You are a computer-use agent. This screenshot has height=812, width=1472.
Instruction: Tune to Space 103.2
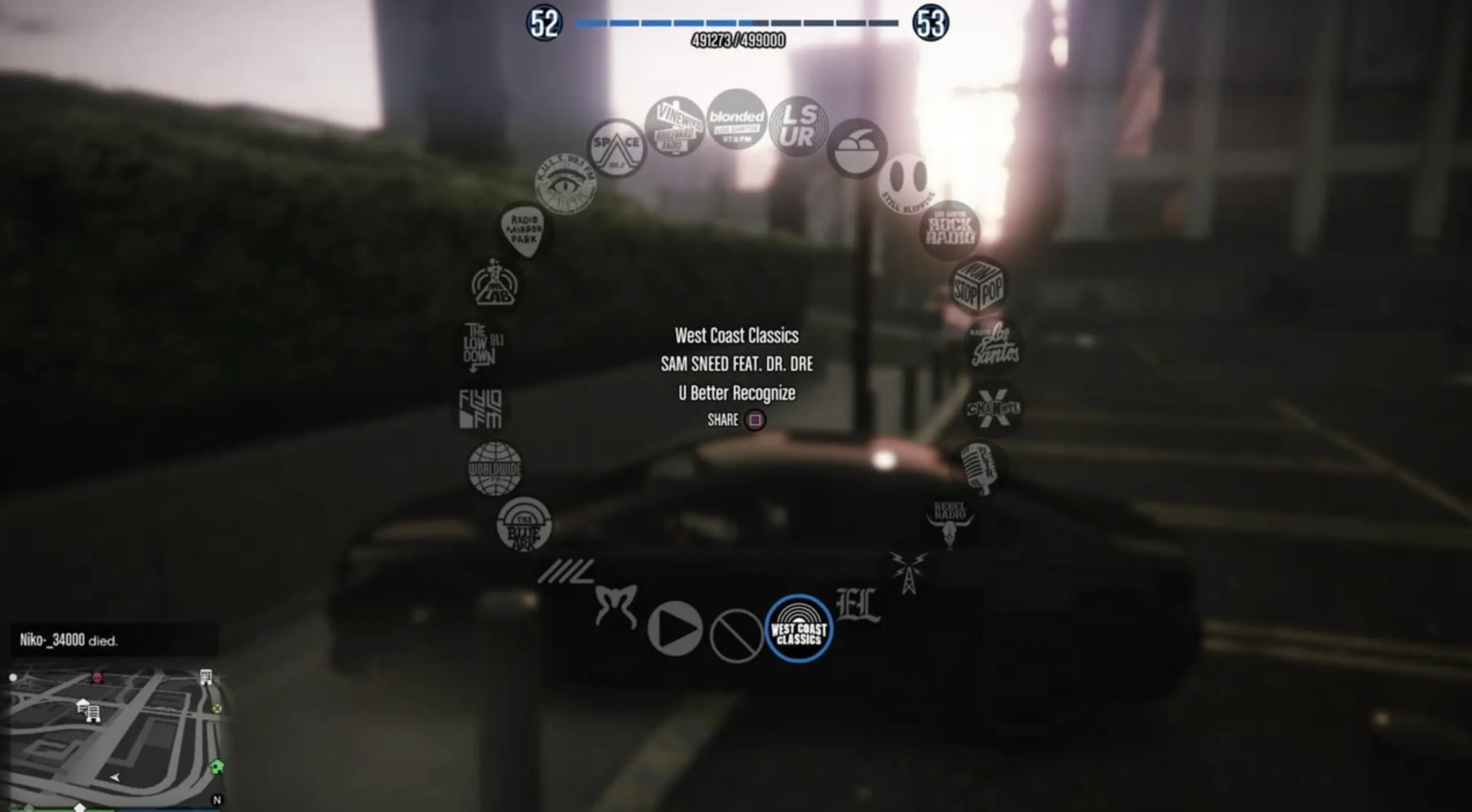[616, 148]
